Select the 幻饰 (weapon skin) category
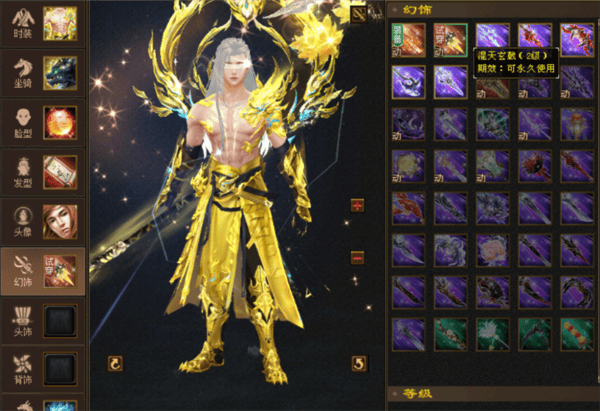 coord(21,270)
